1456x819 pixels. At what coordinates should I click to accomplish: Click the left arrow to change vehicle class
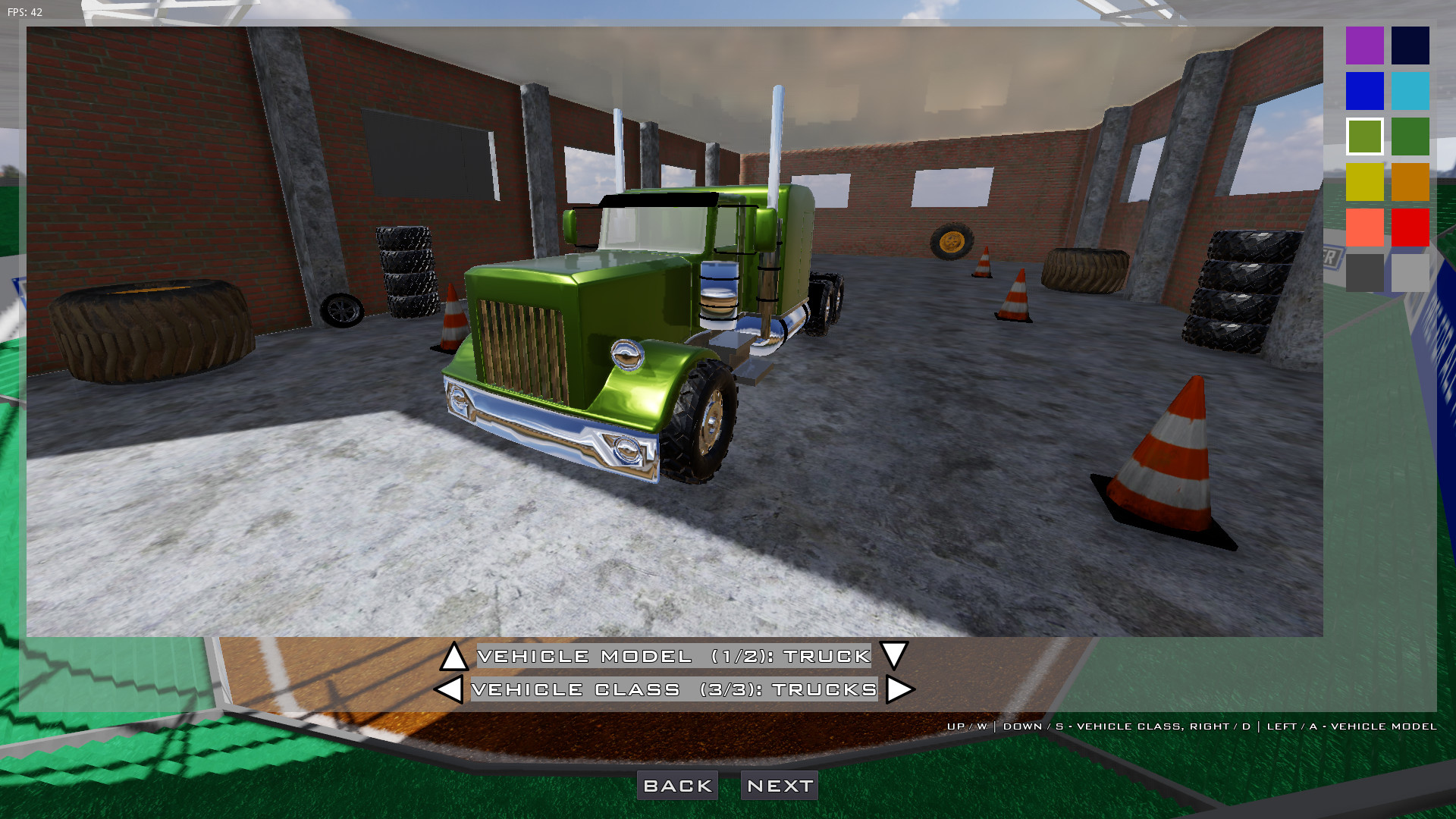coord(449,690)
